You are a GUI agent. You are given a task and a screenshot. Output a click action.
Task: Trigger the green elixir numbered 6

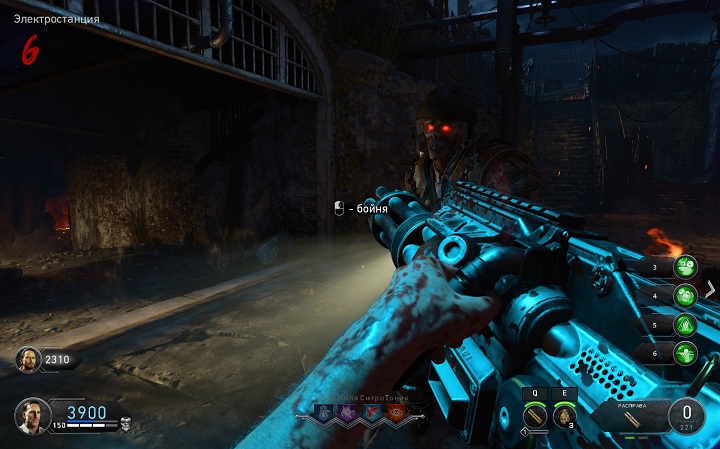[x=685, y=353]
